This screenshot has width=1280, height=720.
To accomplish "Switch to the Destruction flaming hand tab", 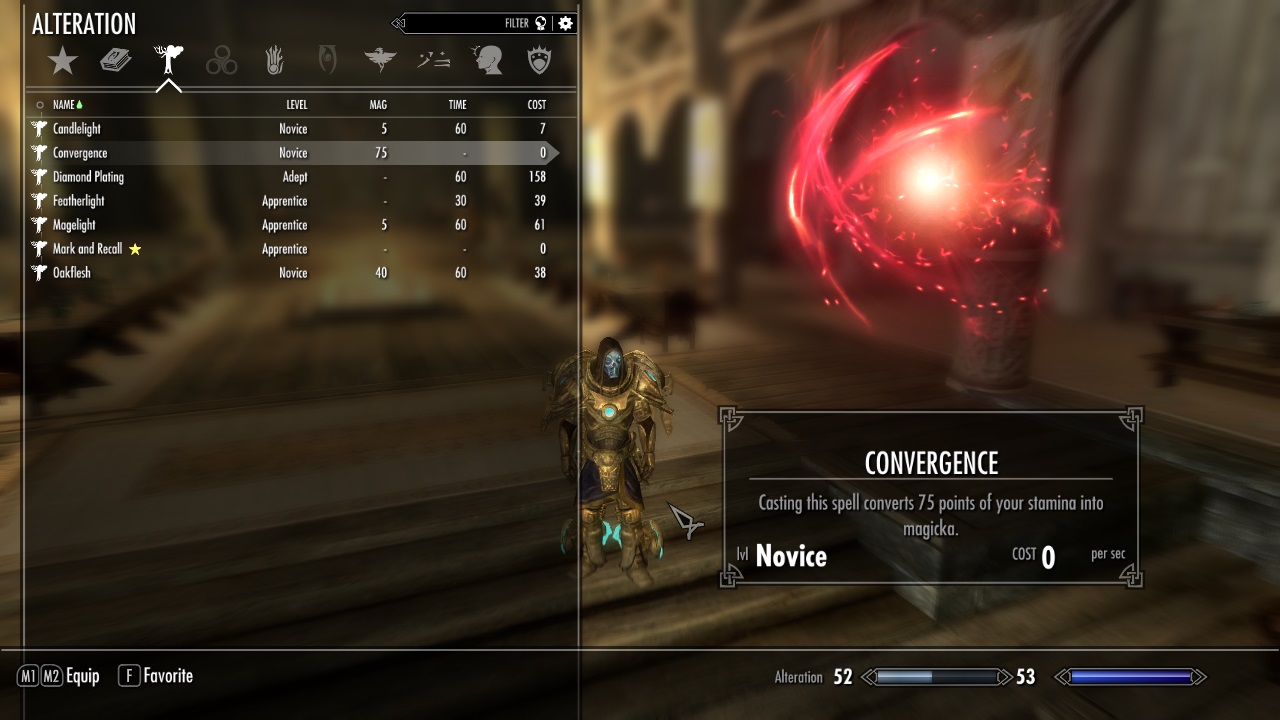I will 275,62.
